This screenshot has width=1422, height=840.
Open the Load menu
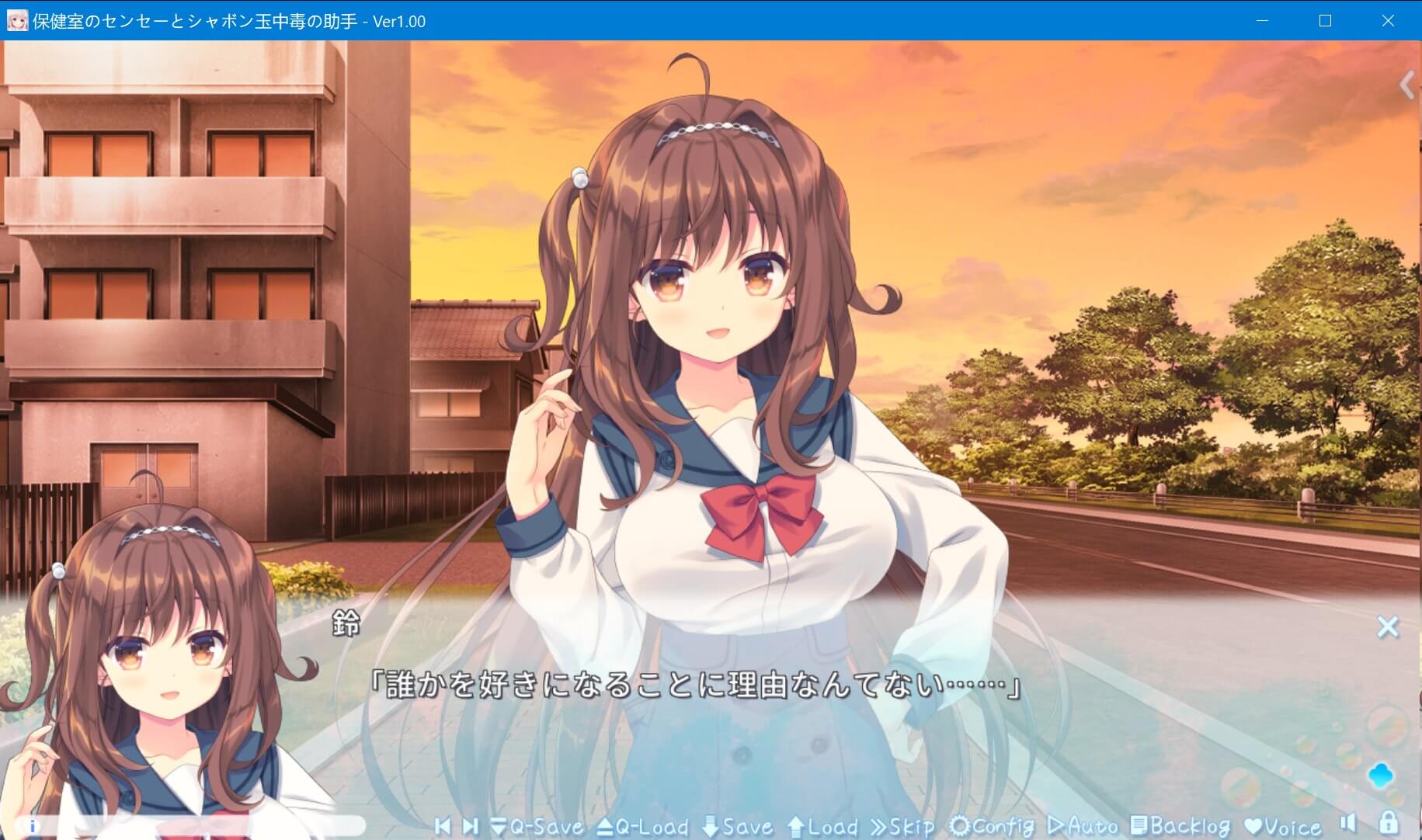coord(822,826)
